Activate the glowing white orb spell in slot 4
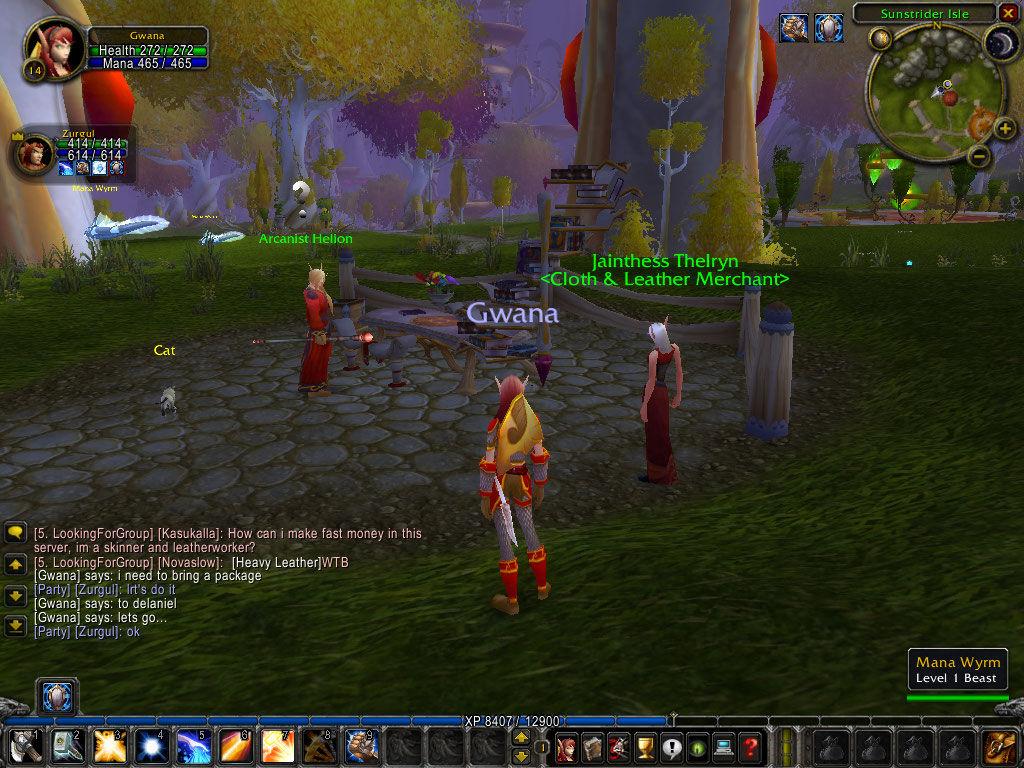 point(150,746)
